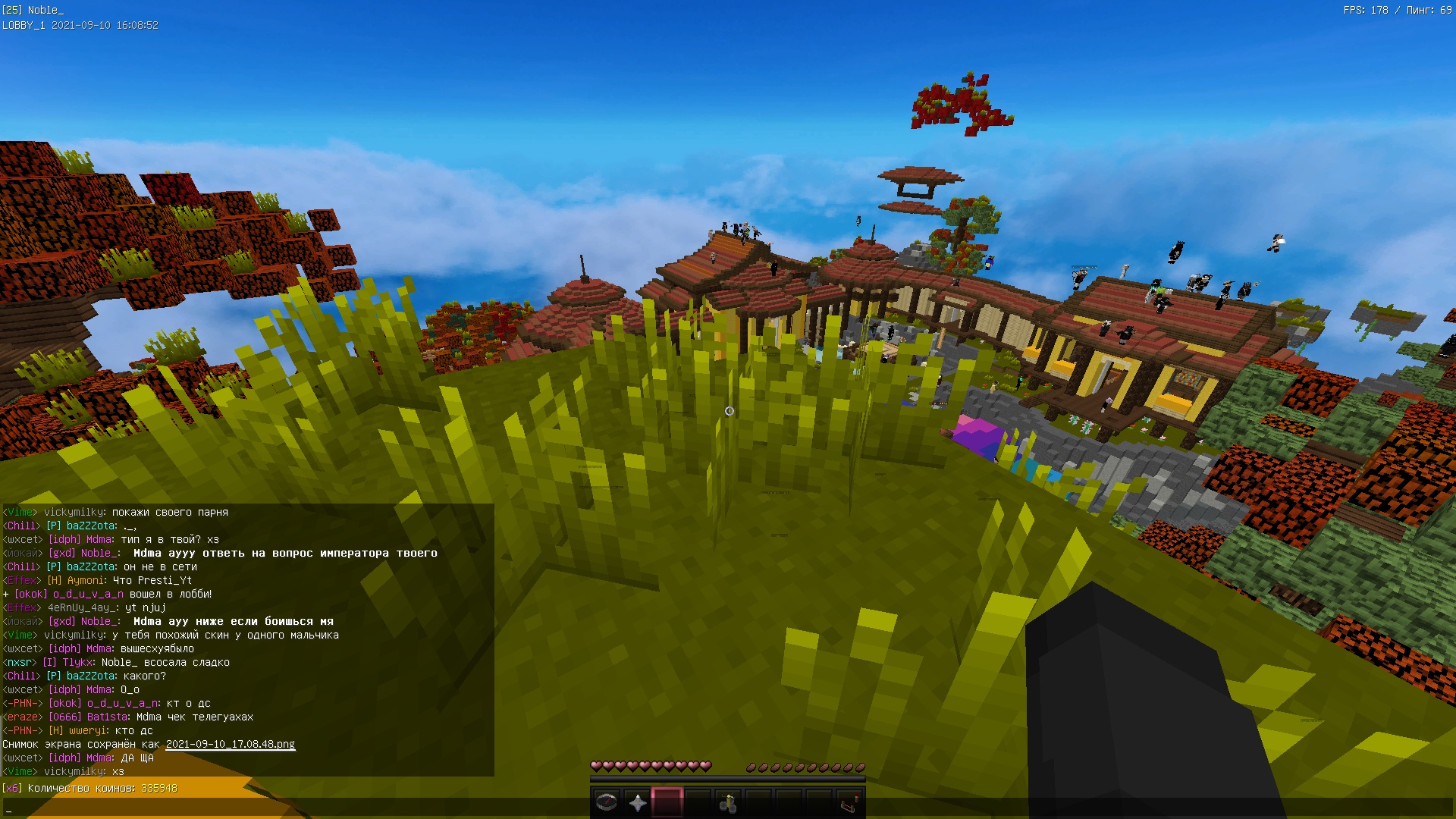This screenshot has width=1456, height=819.
Task: Select the brewing stand hotbar slot
Action: (x=728, y=802)
